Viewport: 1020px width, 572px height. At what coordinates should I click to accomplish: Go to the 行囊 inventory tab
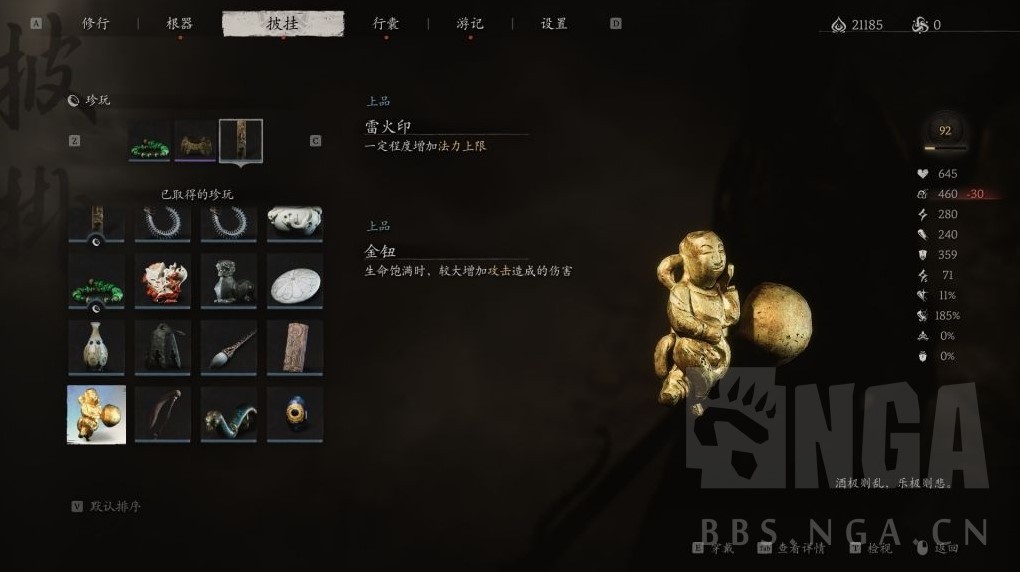386,24
